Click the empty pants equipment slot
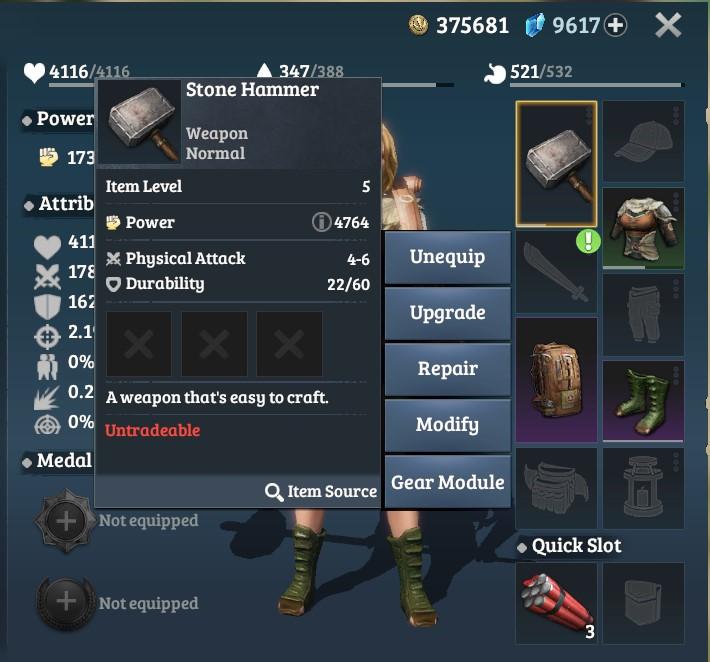Image resolution: width=710 pixels, height=662 pixels. [x=643, y=315]
